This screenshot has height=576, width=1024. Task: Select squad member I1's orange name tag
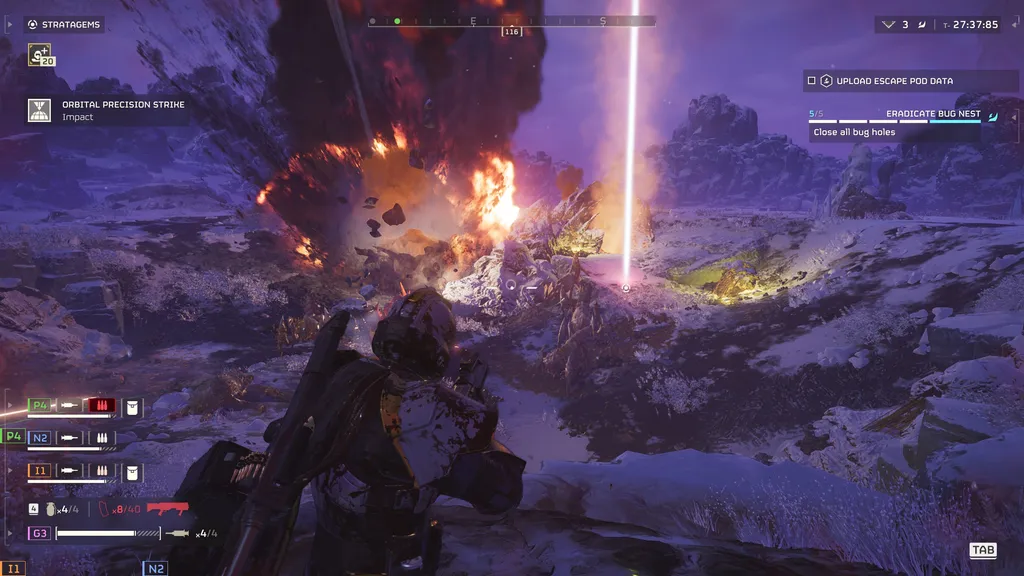[40, 470]
